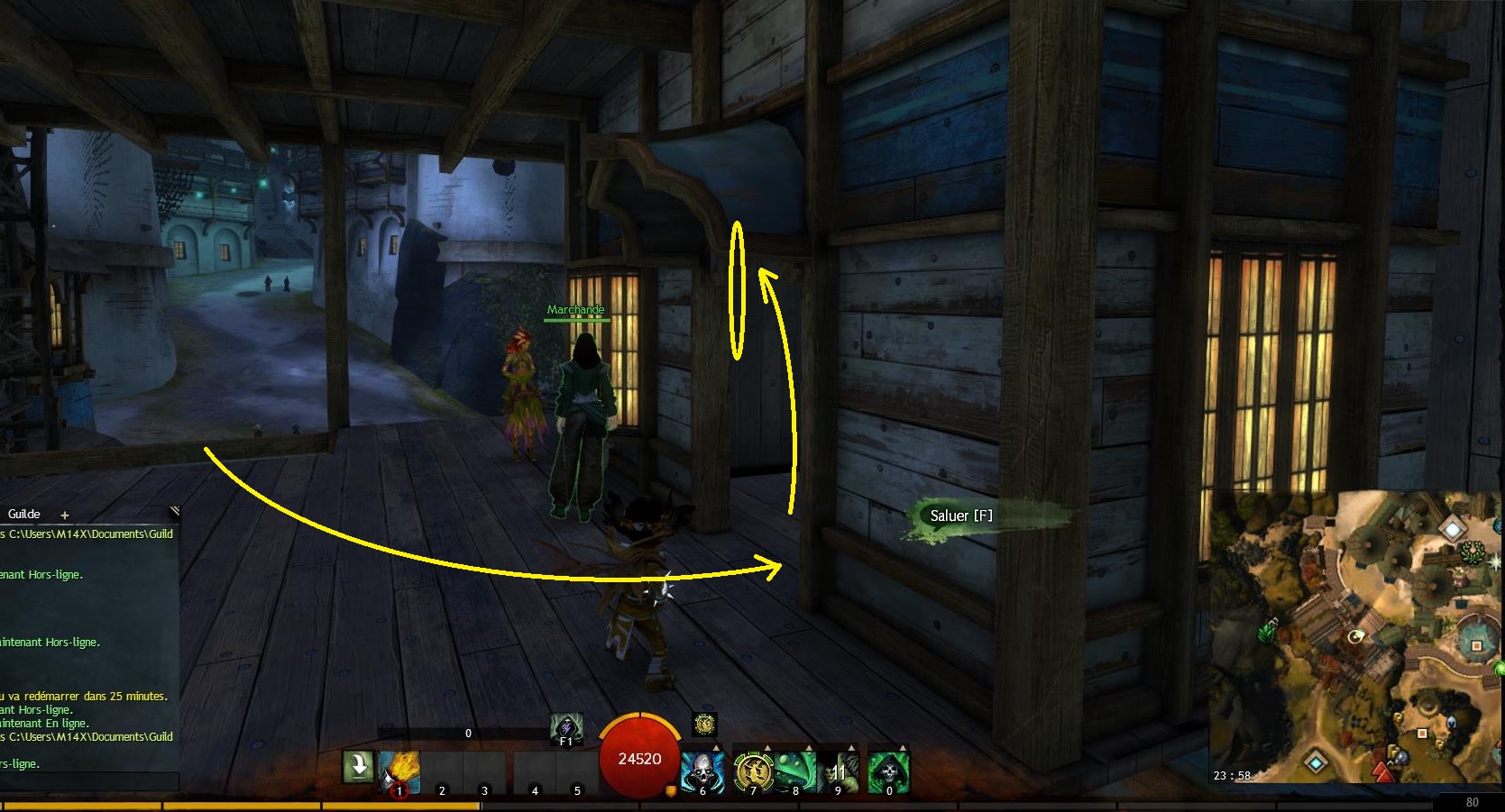Screen dimensions: 1505x812
Task: Select the Guilde chat tab
Action: pos(24,514)
